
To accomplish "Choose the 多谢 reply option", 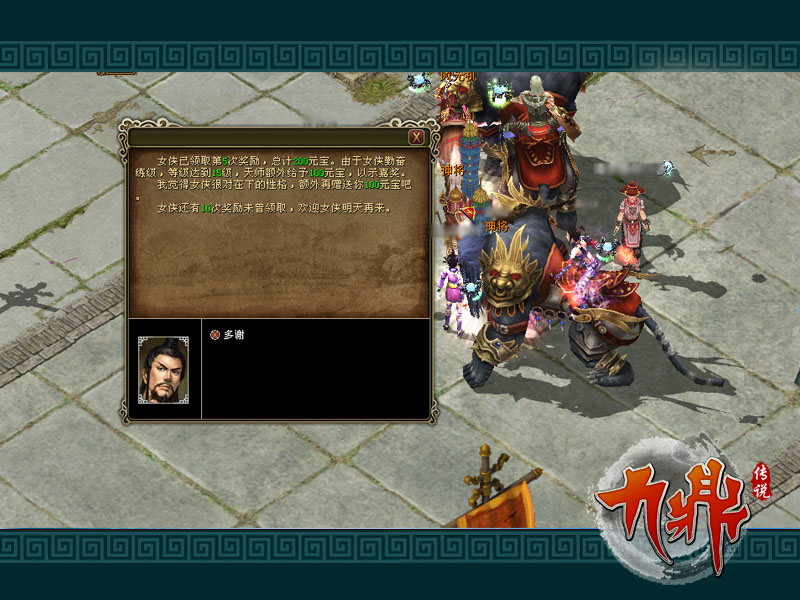I will [x=232, y=335].
